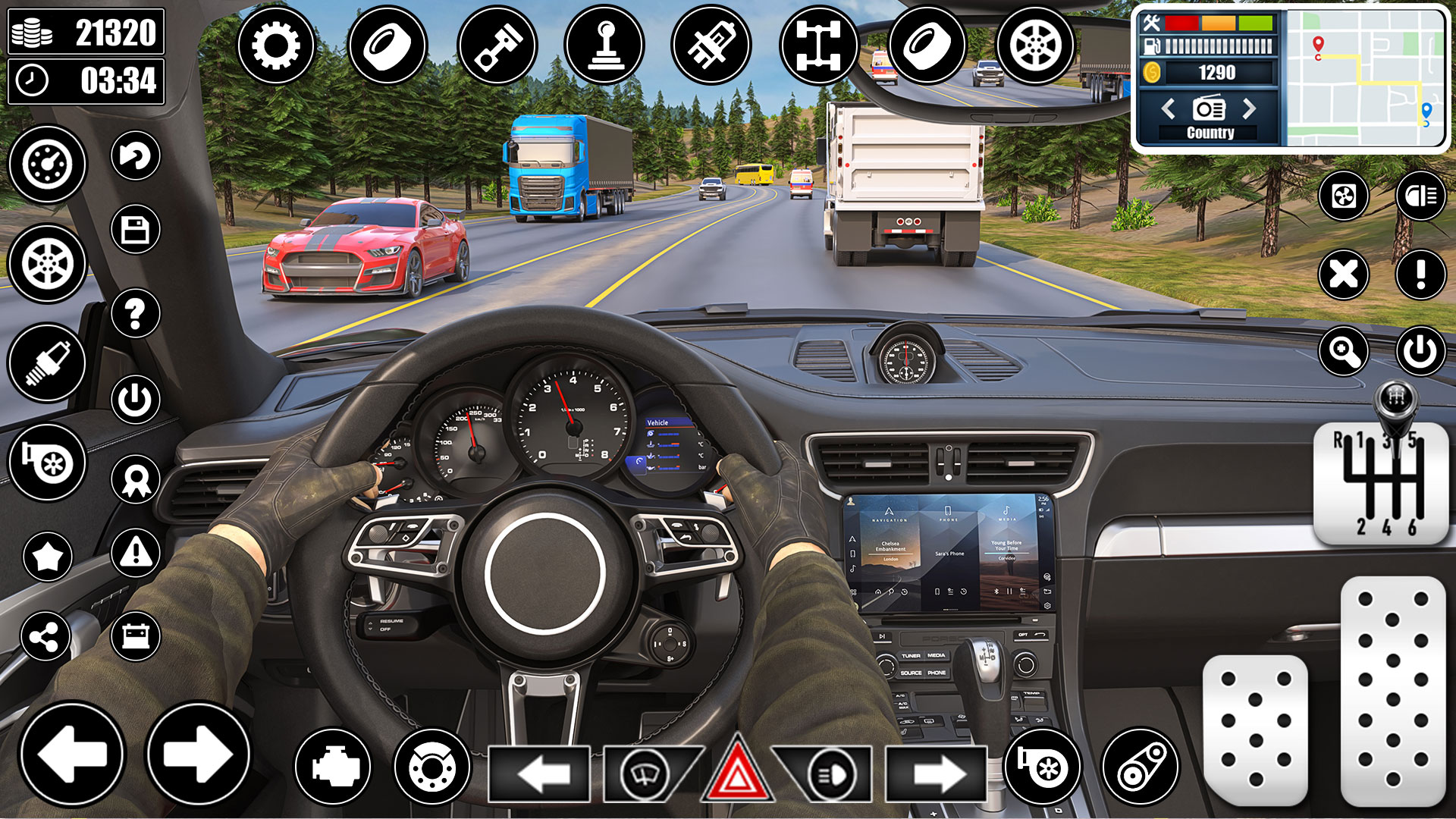The width and height of the screenshot is (1456, 819).
Task: Switch to next radio station
Action: coord(1249,109)
